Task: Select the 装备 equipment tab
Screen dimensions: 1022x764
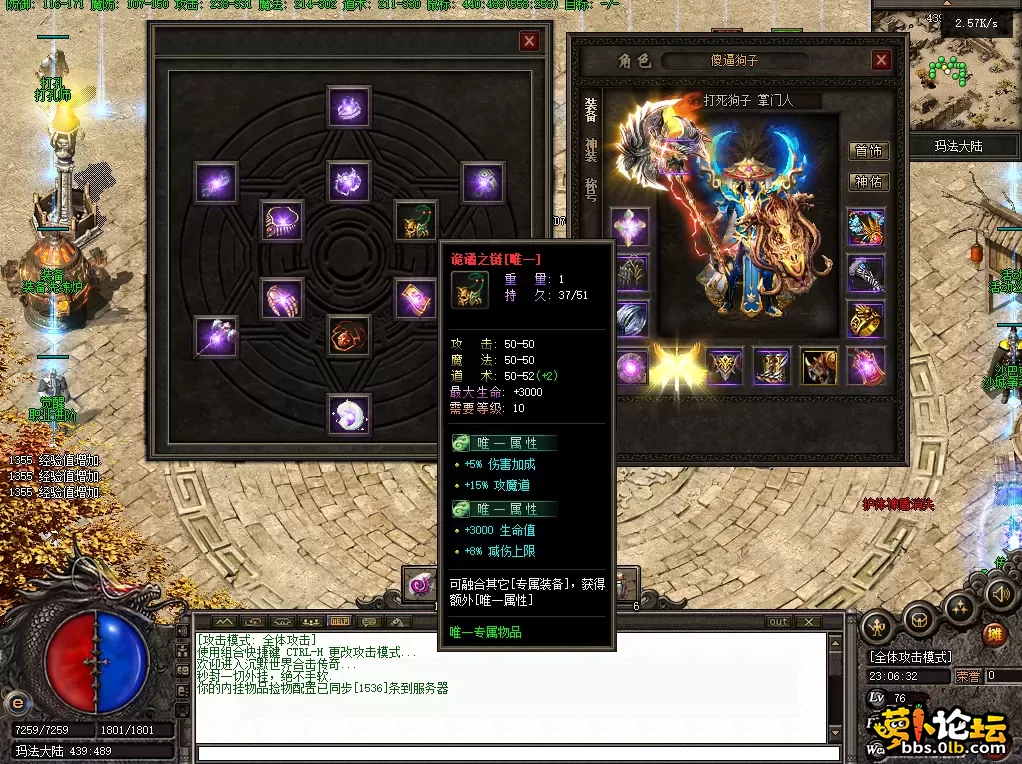Action: (x=591, y=110)
